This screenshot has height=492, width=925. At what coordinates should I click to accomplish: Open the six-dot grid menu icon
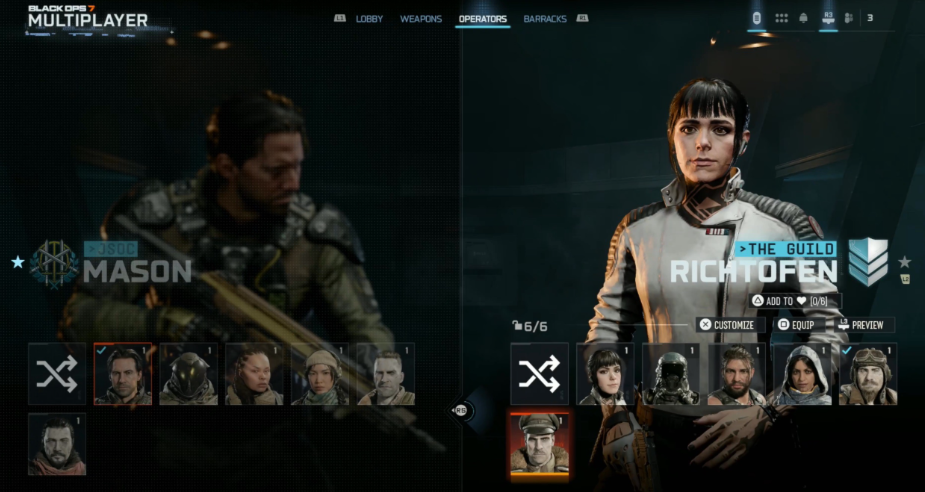point(781,18)
